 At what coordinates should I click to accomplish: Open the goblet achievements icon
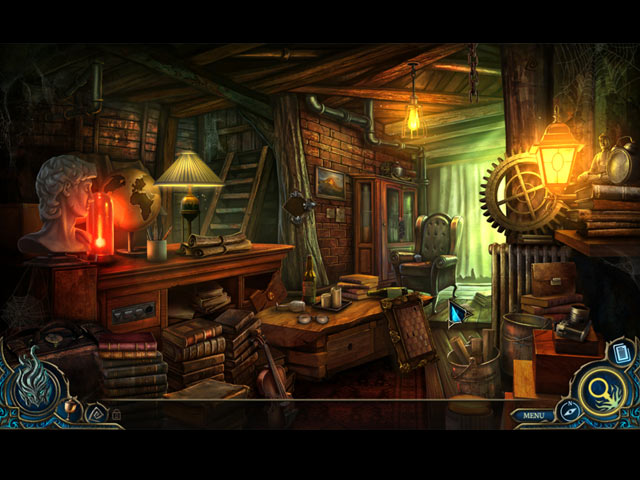click(x=72, y=406)
